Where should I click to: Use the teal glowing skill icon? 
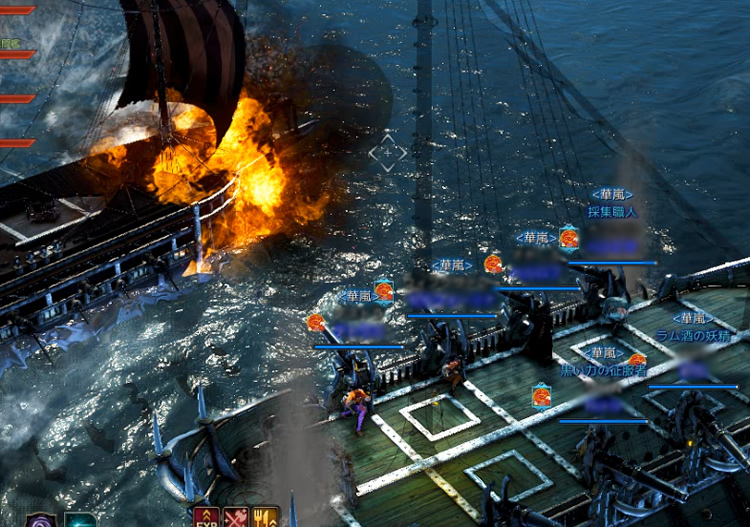(80, 520)
